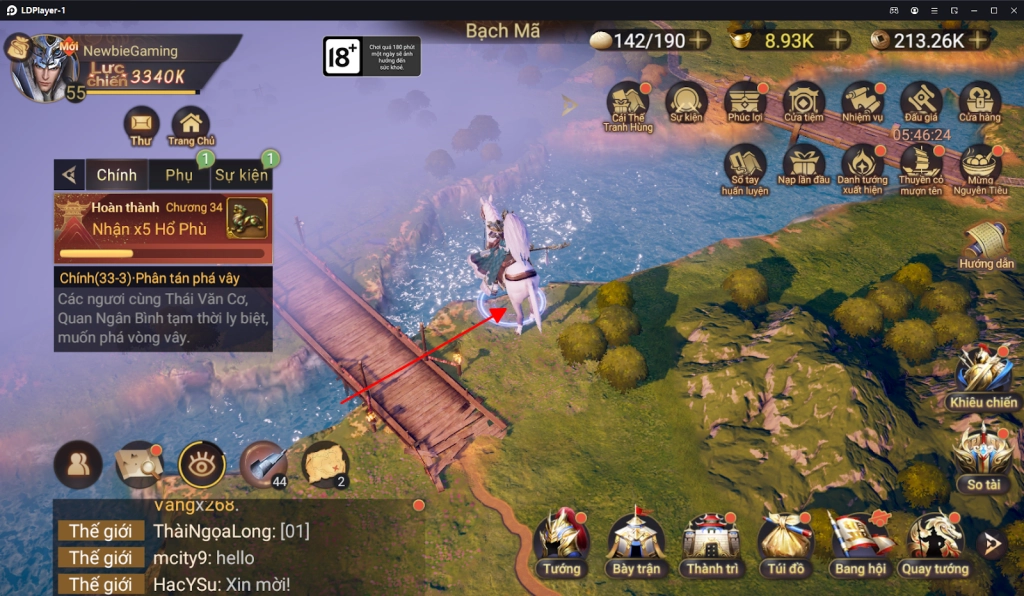Open the Phúc lợi welfare menu

(x=746, y=103)
